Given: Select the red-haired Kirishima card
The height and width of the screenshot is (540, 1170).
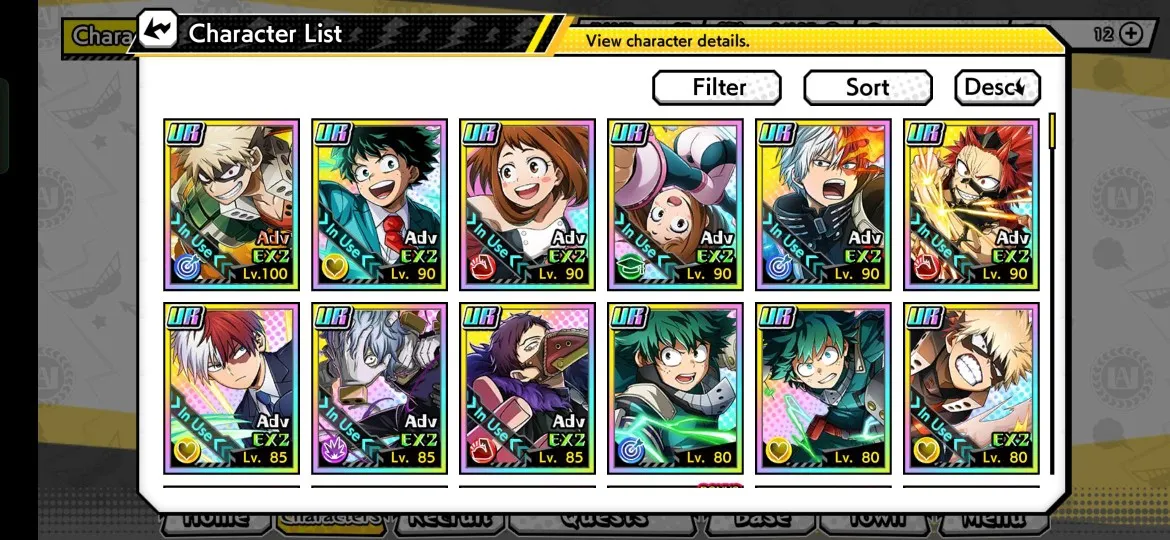Looking at the screenshot, I should (972, 205).
